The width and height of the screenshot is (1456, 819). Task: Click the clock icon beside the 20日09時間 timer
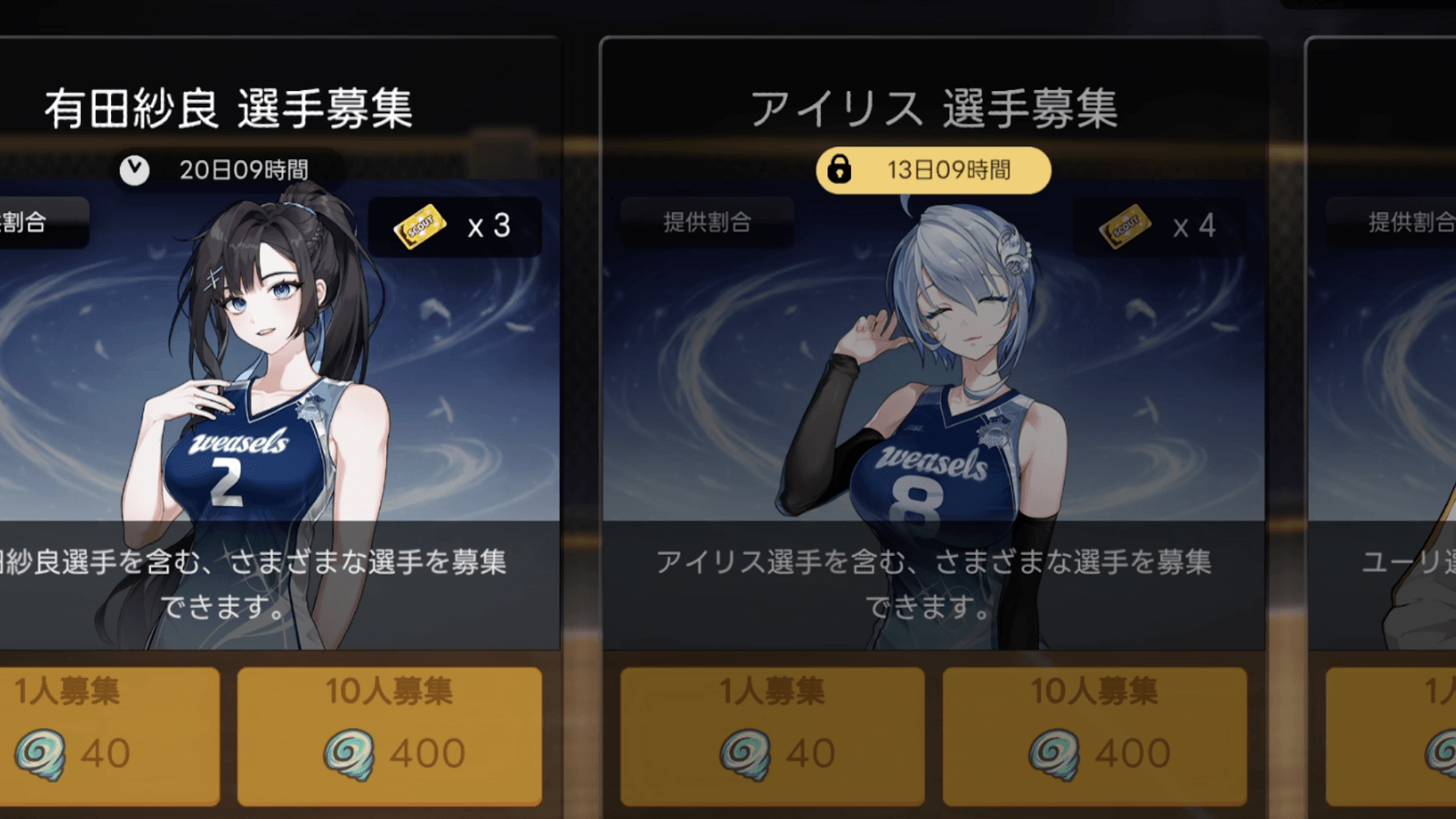[135, 167]
